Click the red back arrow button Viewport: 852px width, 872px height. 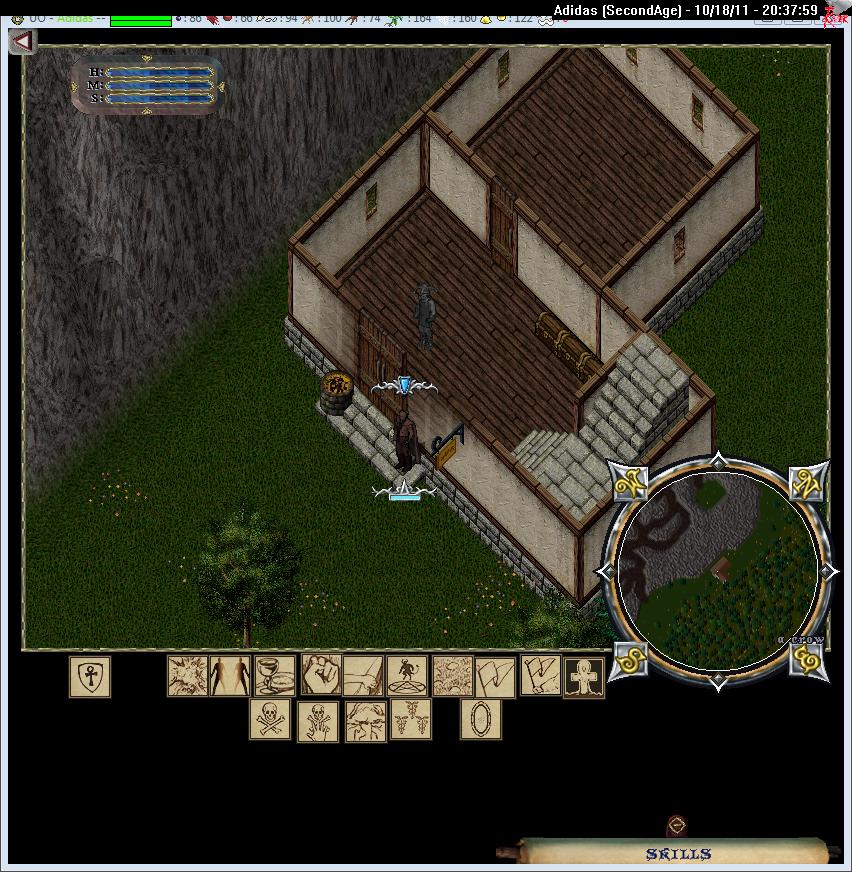click(22, 41)
